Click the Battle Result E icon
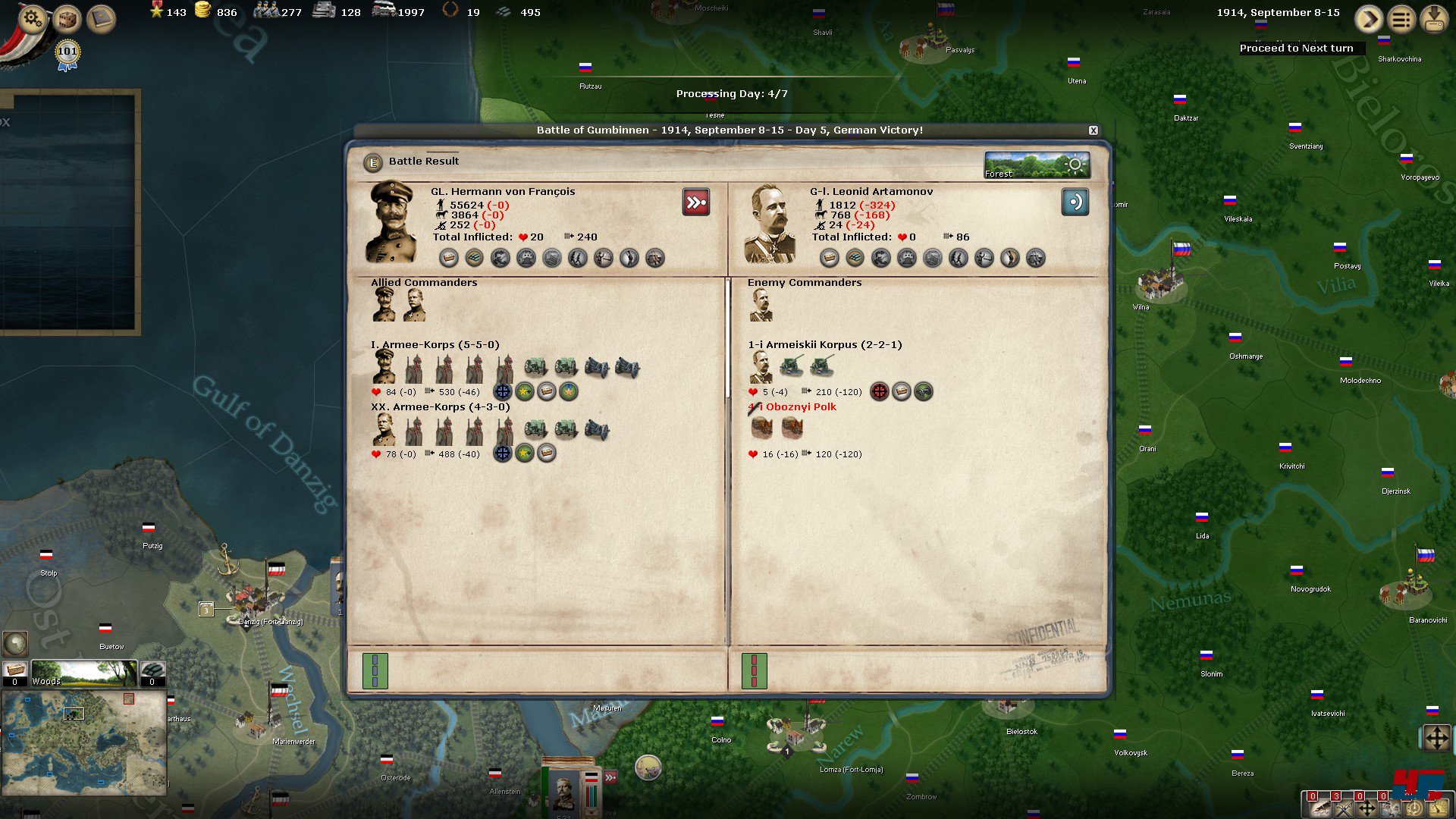 coord(372,162)
